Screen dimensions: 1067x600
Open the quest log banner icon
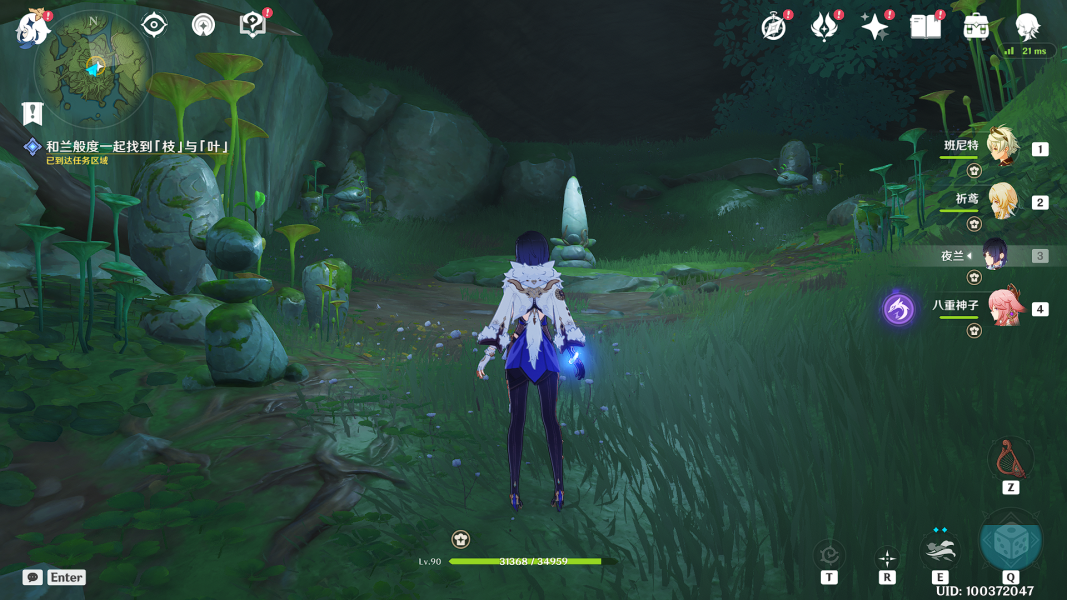pos(33,113)
